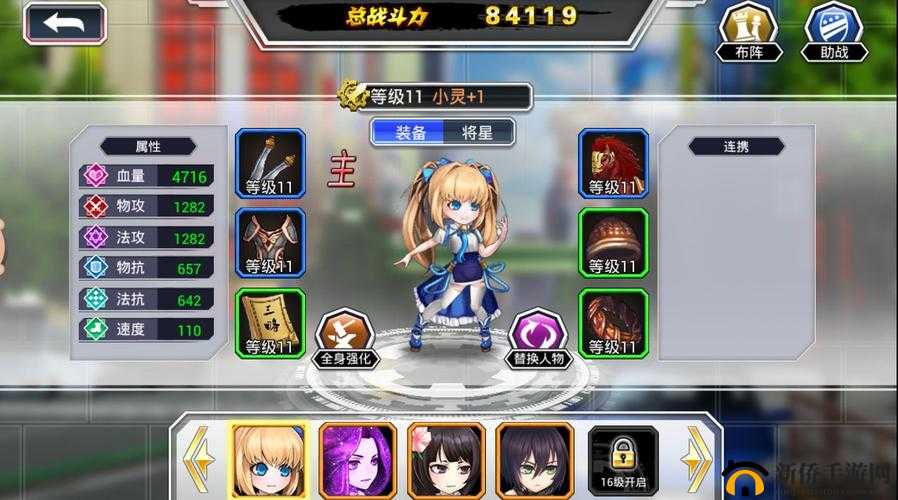Open the 助战 assist screen
This screenshot has width=898, height=500.
pyautogui.click(x=834, y=30)
